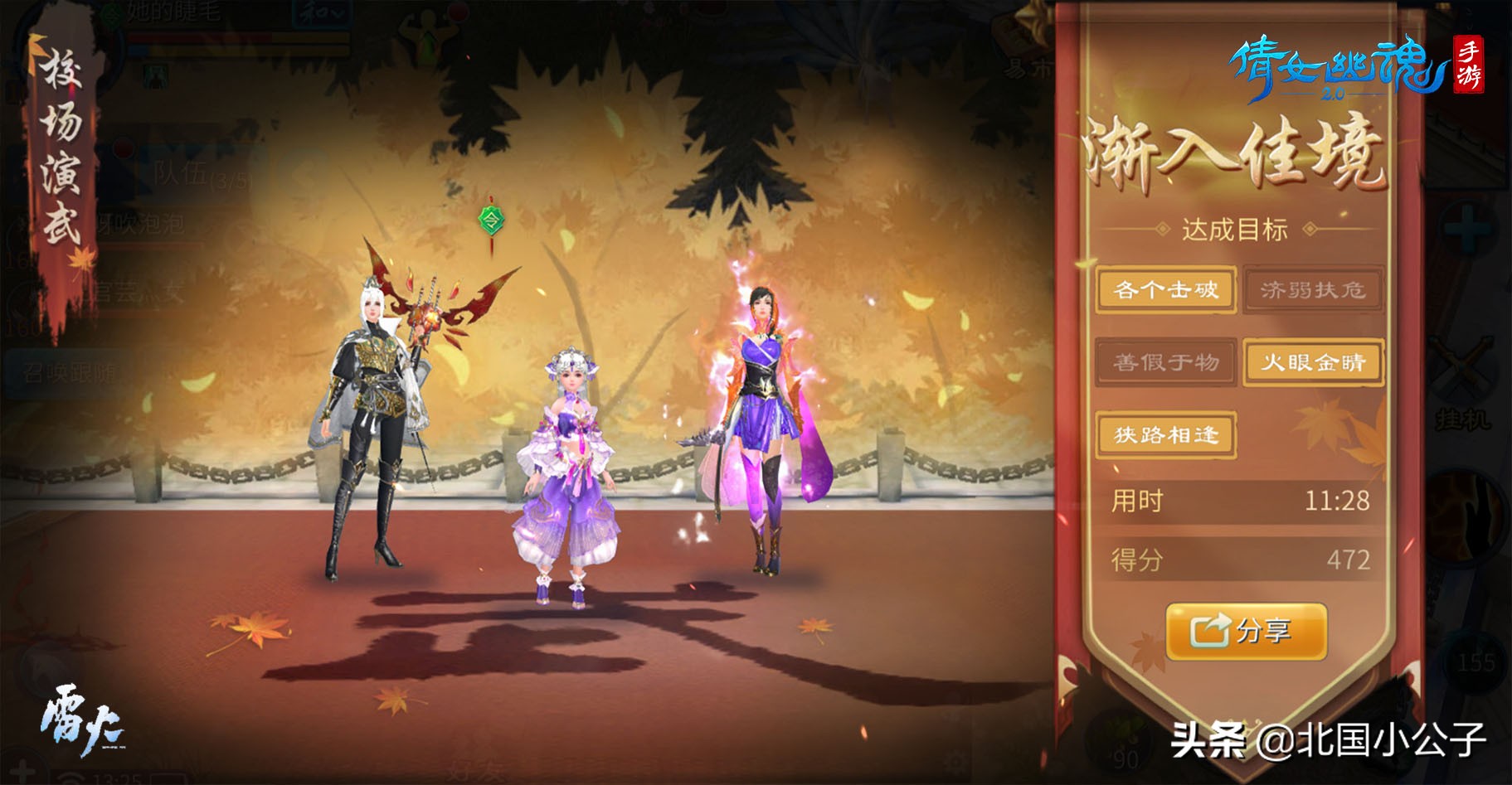The image size is (1512, 785).
Task: Toggle the 各个击破 objective highlight
Action: pyautogui.click(x=1164, y=290)
